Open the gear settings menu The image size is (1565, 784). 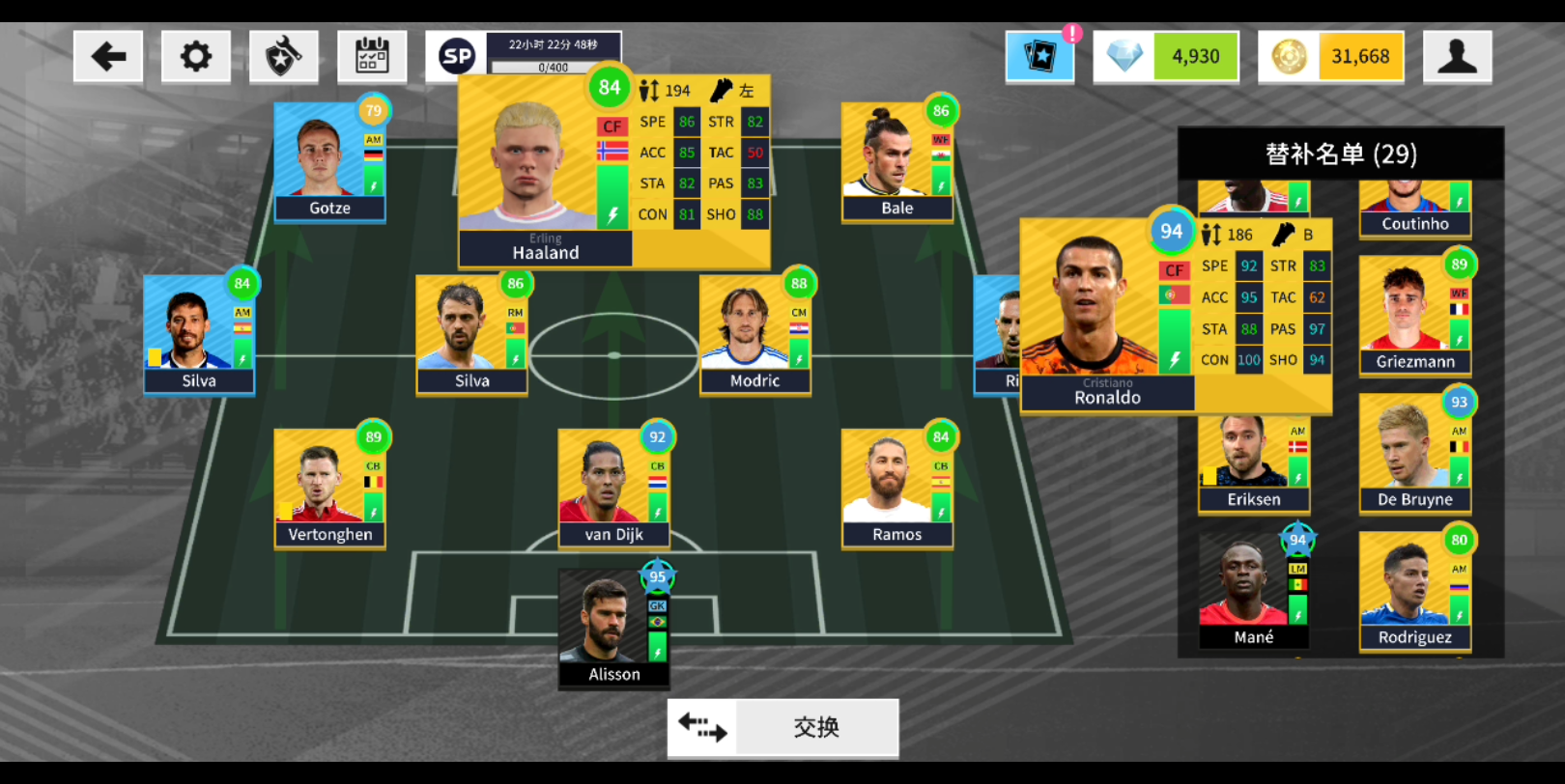click(195, 57)
